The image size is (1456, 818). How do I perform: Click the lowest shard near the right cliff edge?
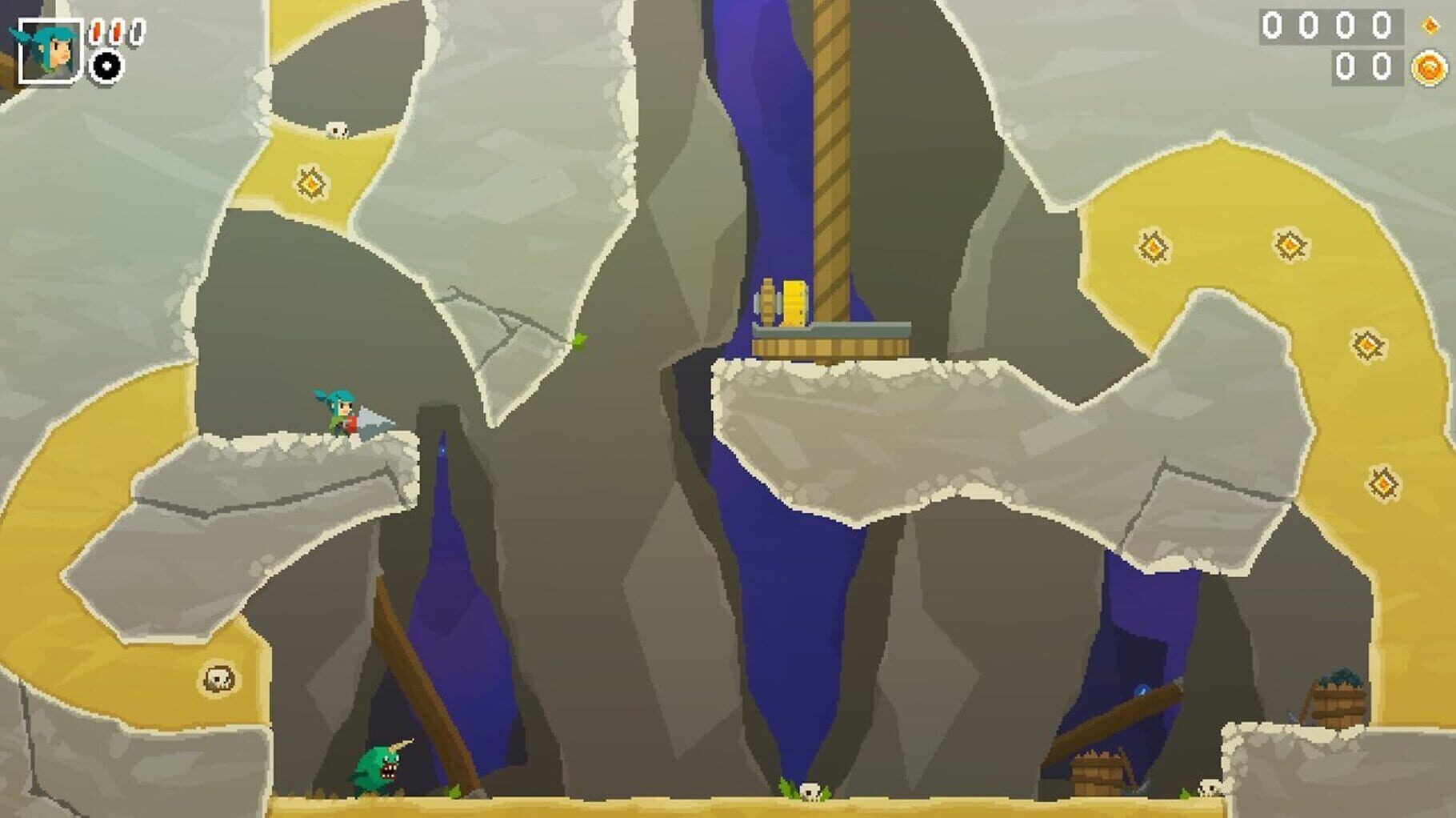1382,482
